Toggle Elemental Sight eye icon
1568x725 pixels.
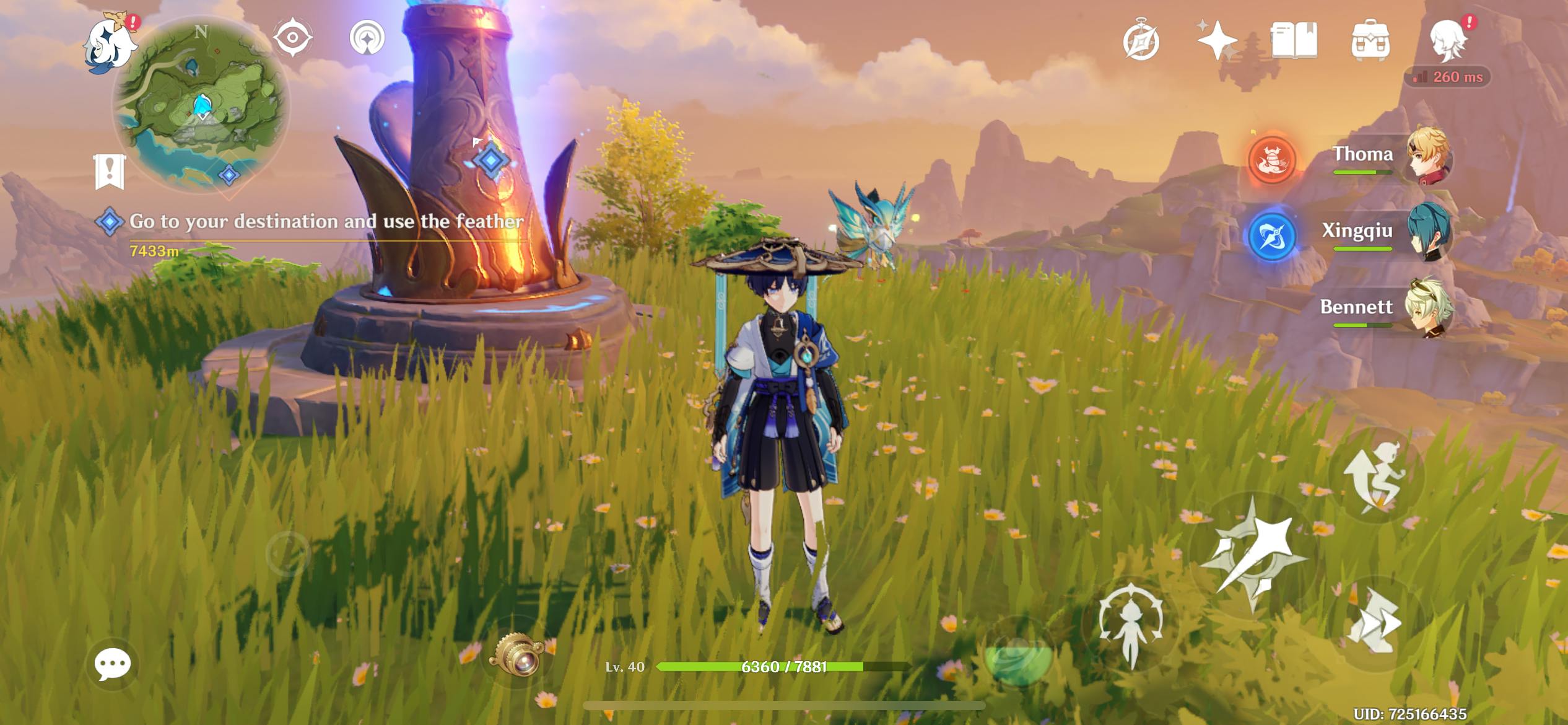(x=292, y=38)
